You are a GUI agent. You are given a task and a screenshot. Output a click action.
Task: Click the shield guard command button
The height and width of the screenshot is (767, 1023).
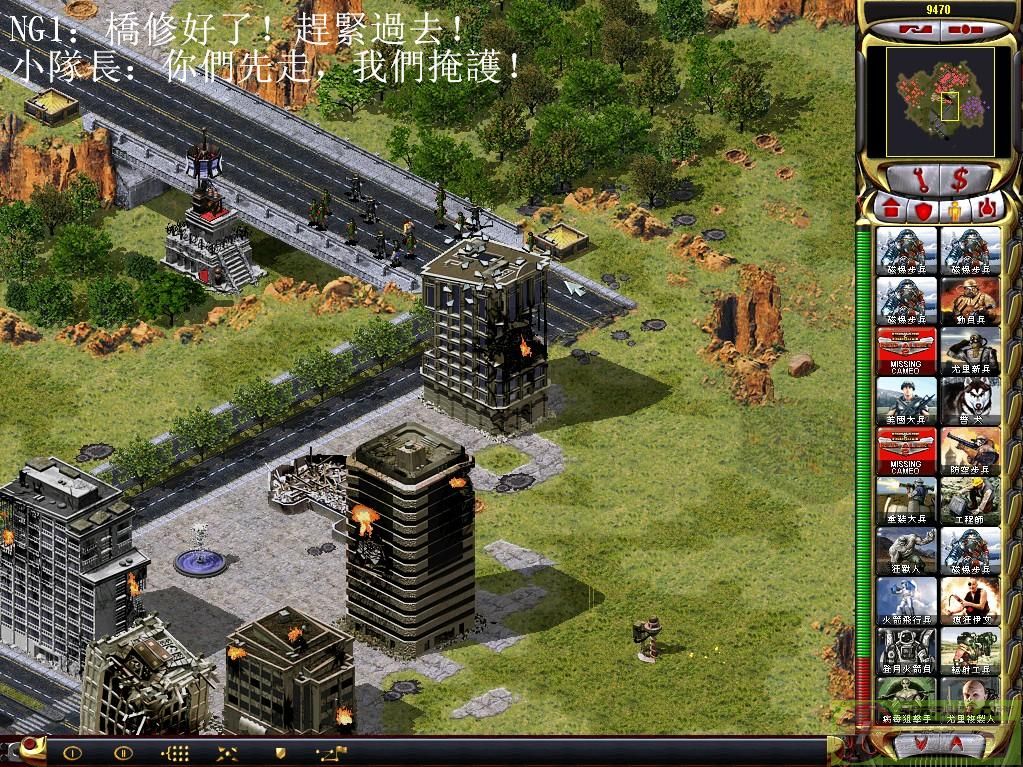point(281,753)
